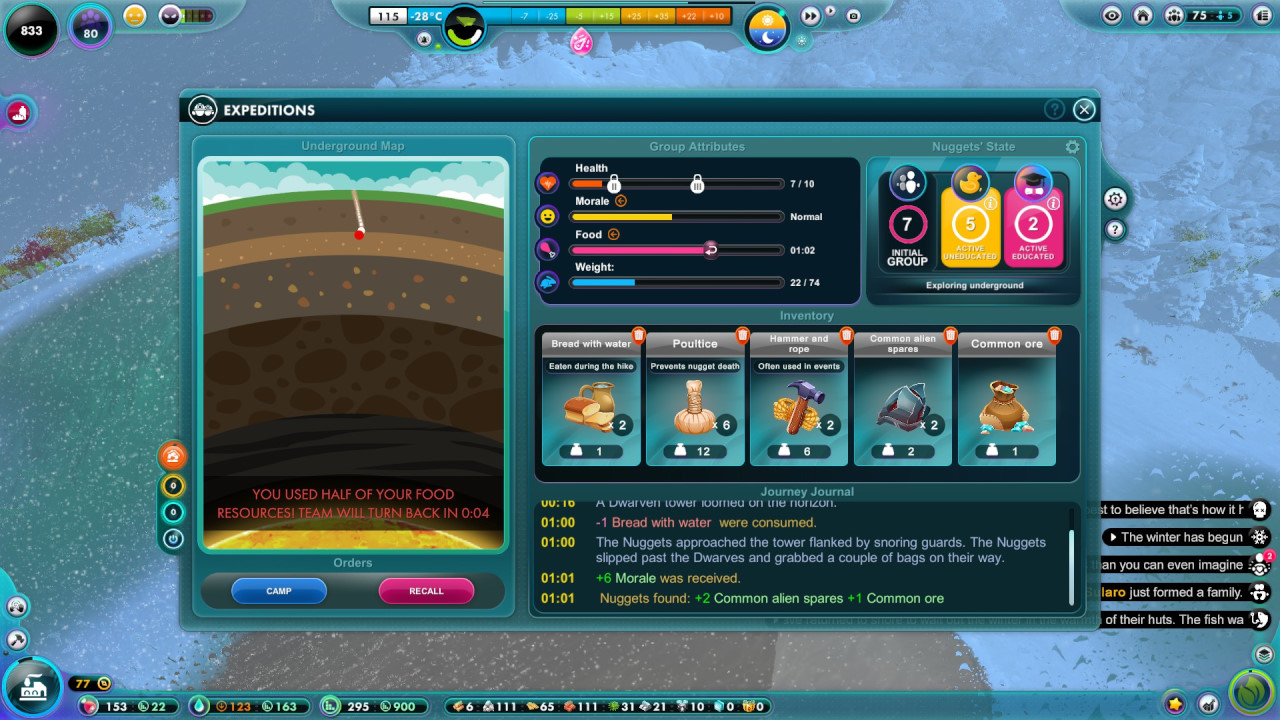
Task: Open the Expeditions help question mark
Action: coord(1054,110)
